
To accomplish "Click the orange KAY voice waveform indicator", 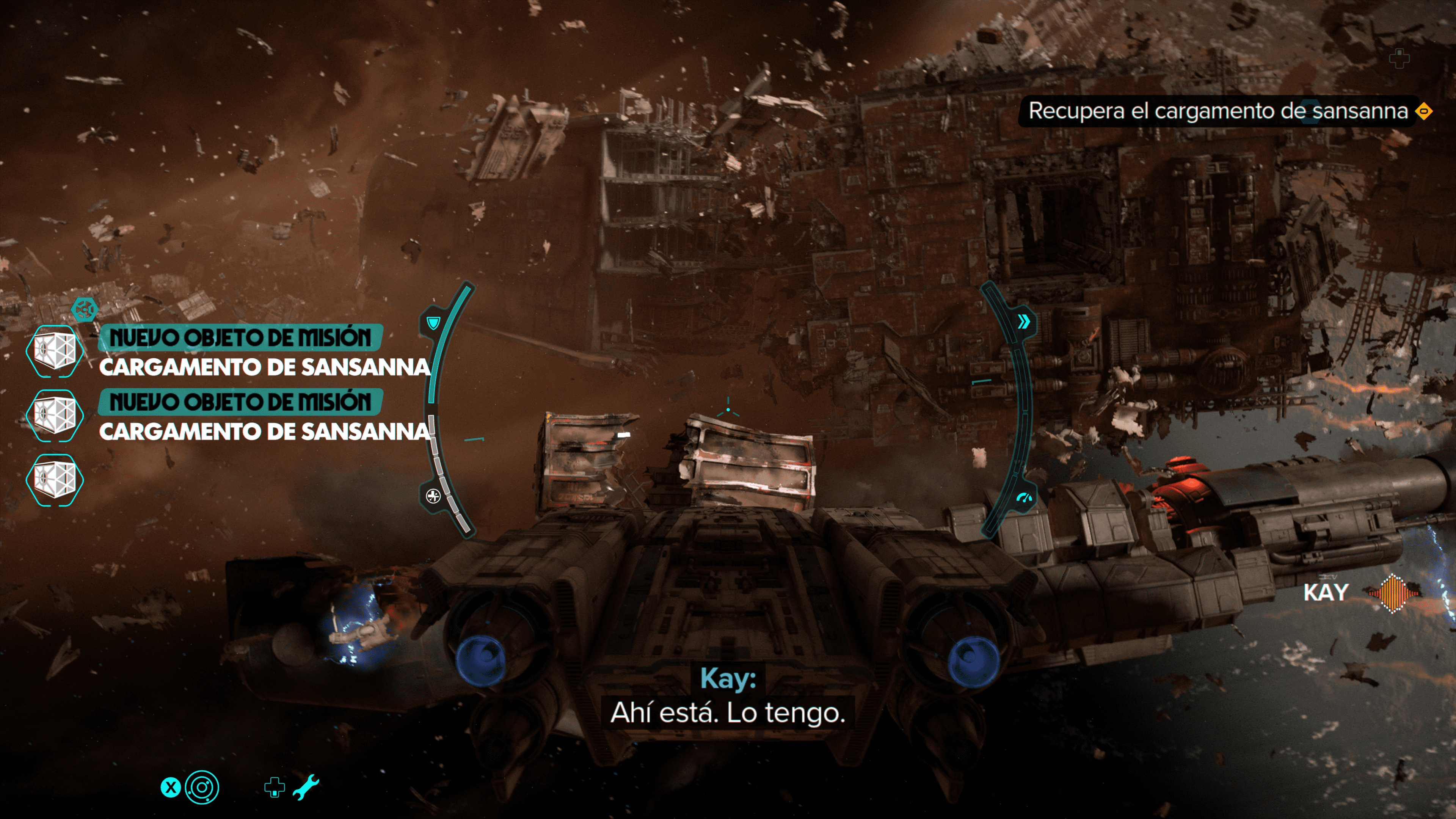I will click(1393, 593).
